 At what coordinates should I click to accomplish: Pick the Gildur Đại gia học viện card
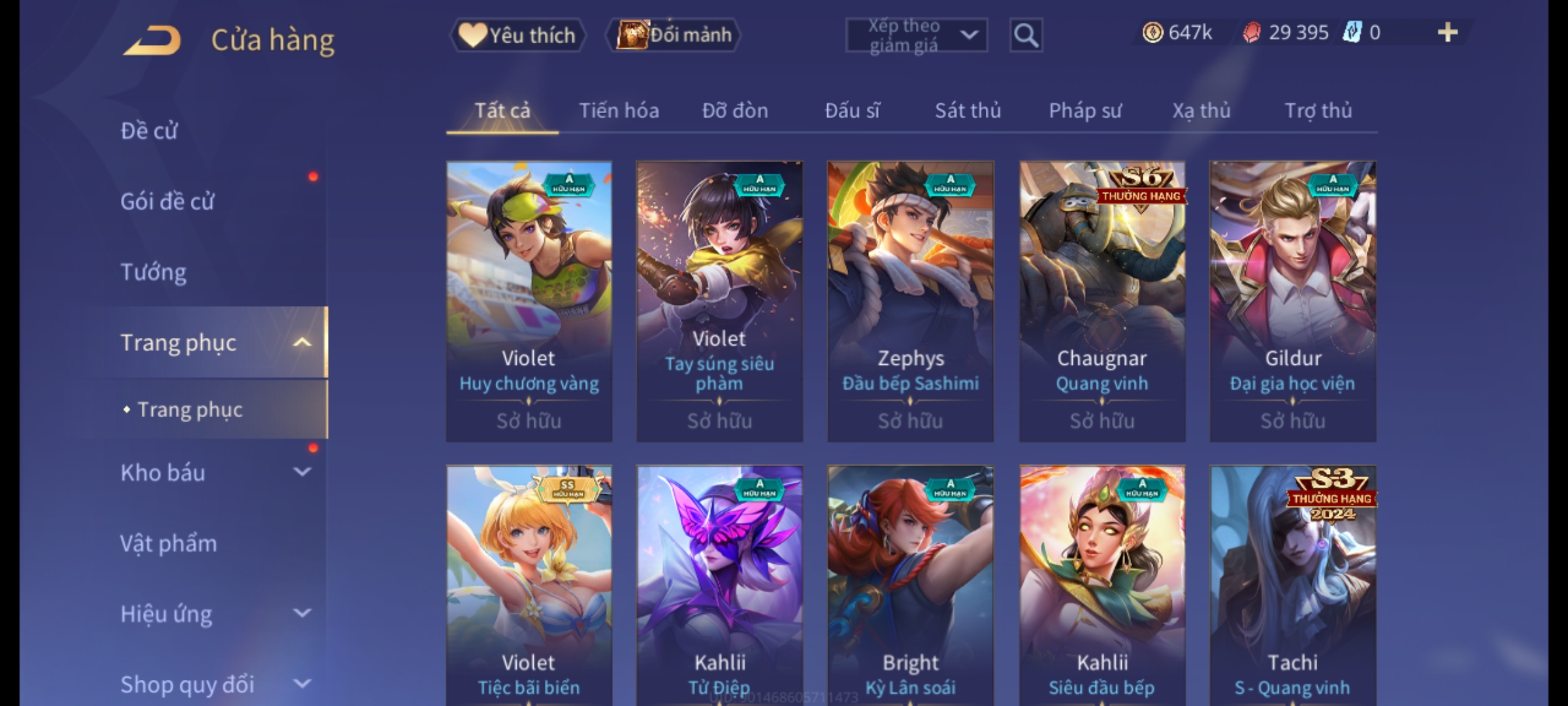[x=1293, y=301]
